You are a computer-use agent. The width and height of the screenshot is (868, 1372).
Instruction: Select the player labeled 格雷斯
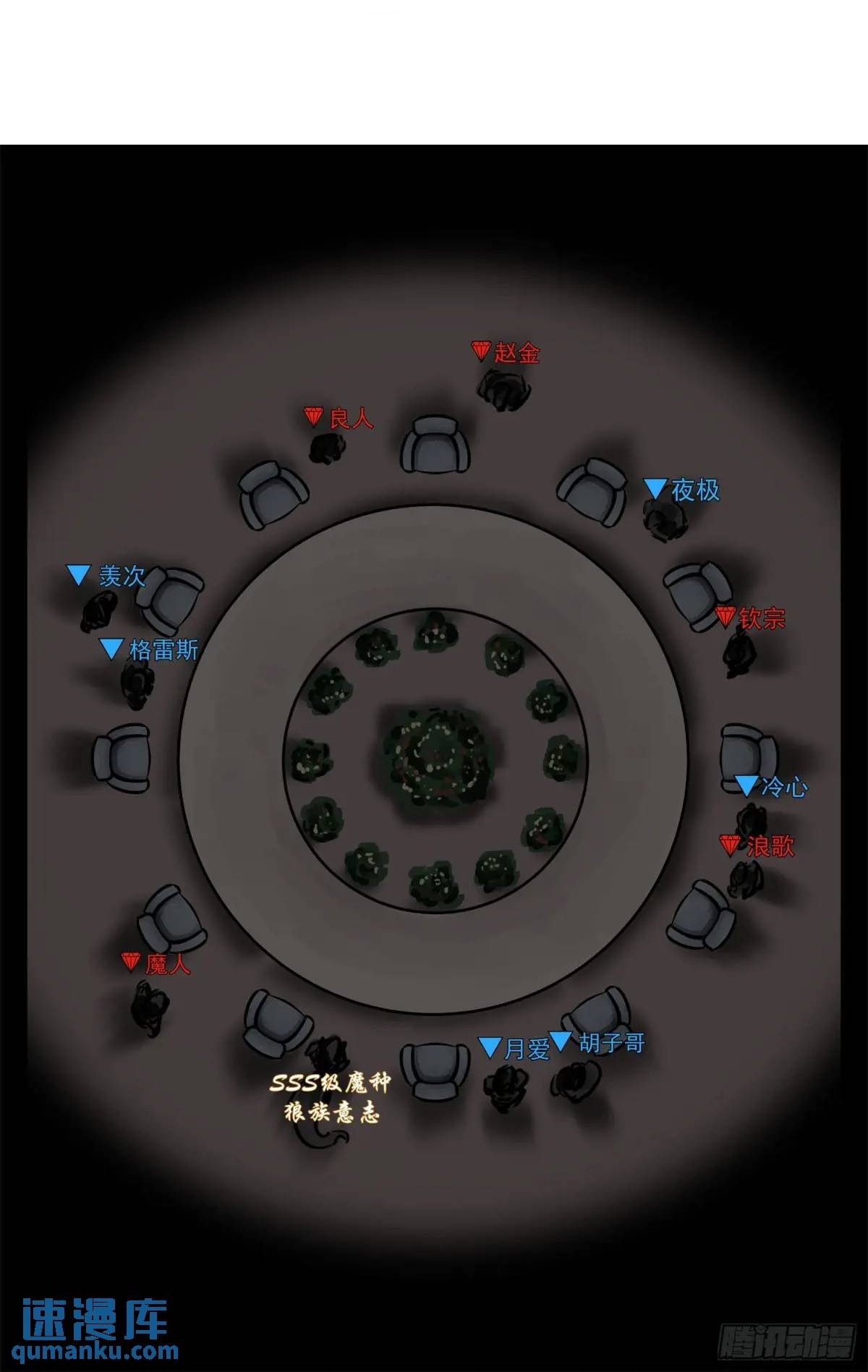(137, 683)
